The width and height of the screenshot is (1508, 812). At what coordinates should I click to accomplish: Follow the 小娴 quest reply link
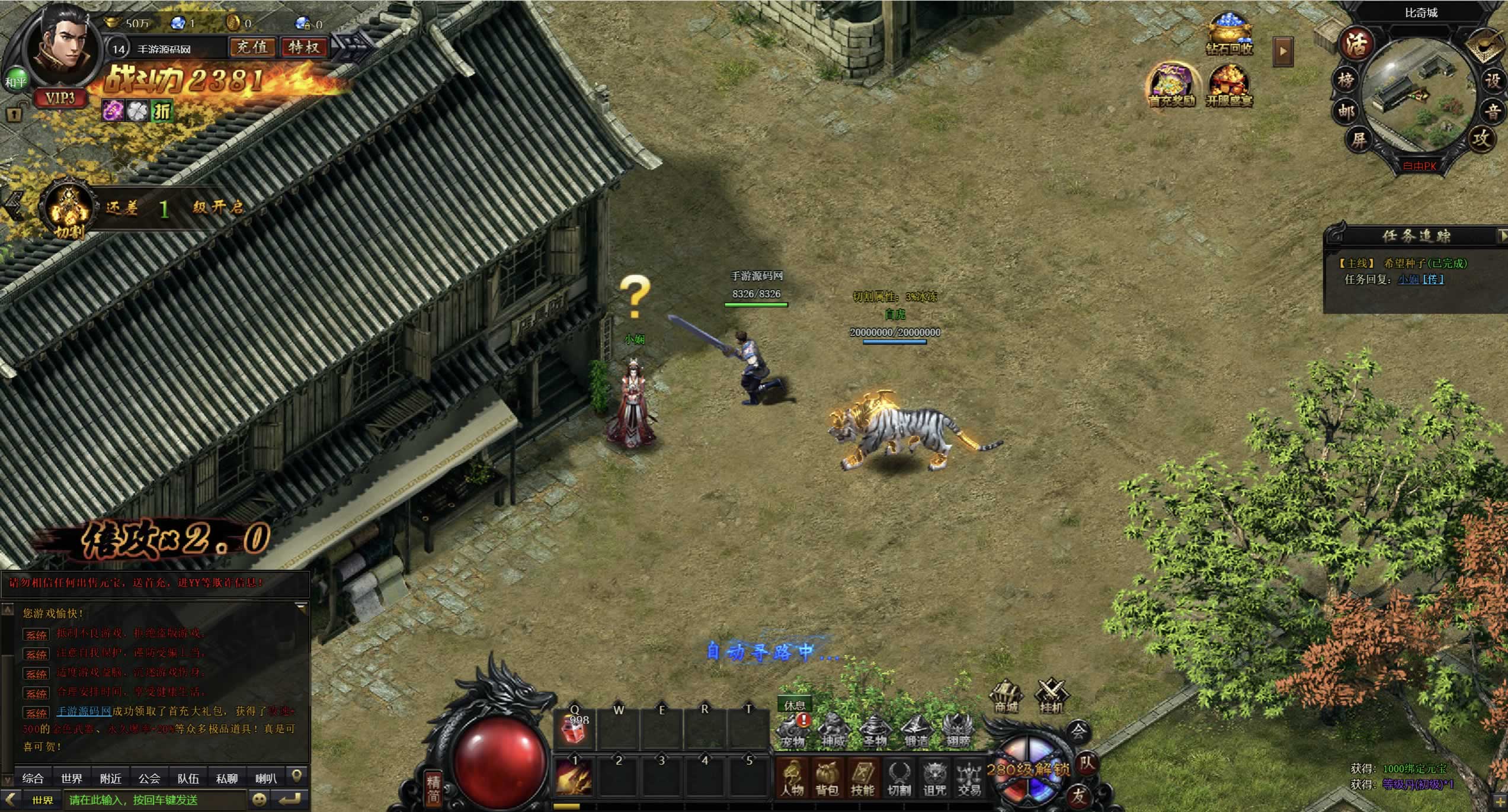click(1408, 280)
